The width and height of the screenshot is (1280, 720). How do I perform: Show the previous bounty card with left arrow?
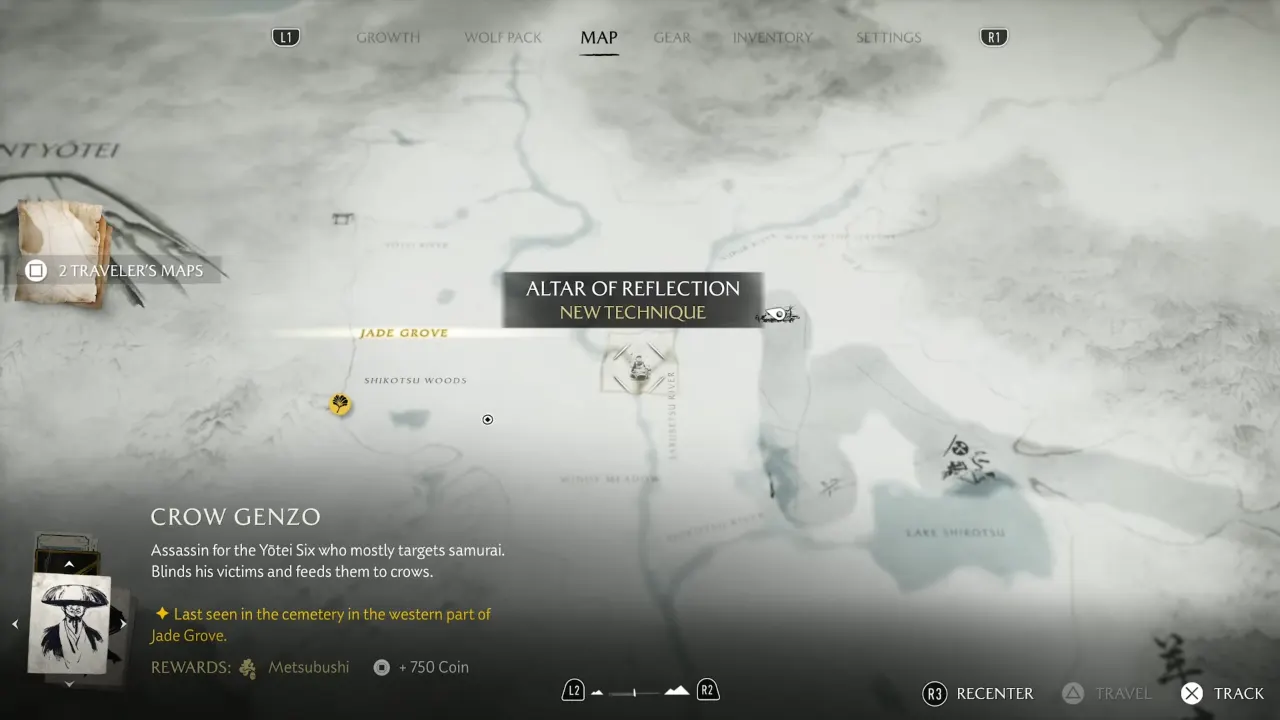point(15,624)
